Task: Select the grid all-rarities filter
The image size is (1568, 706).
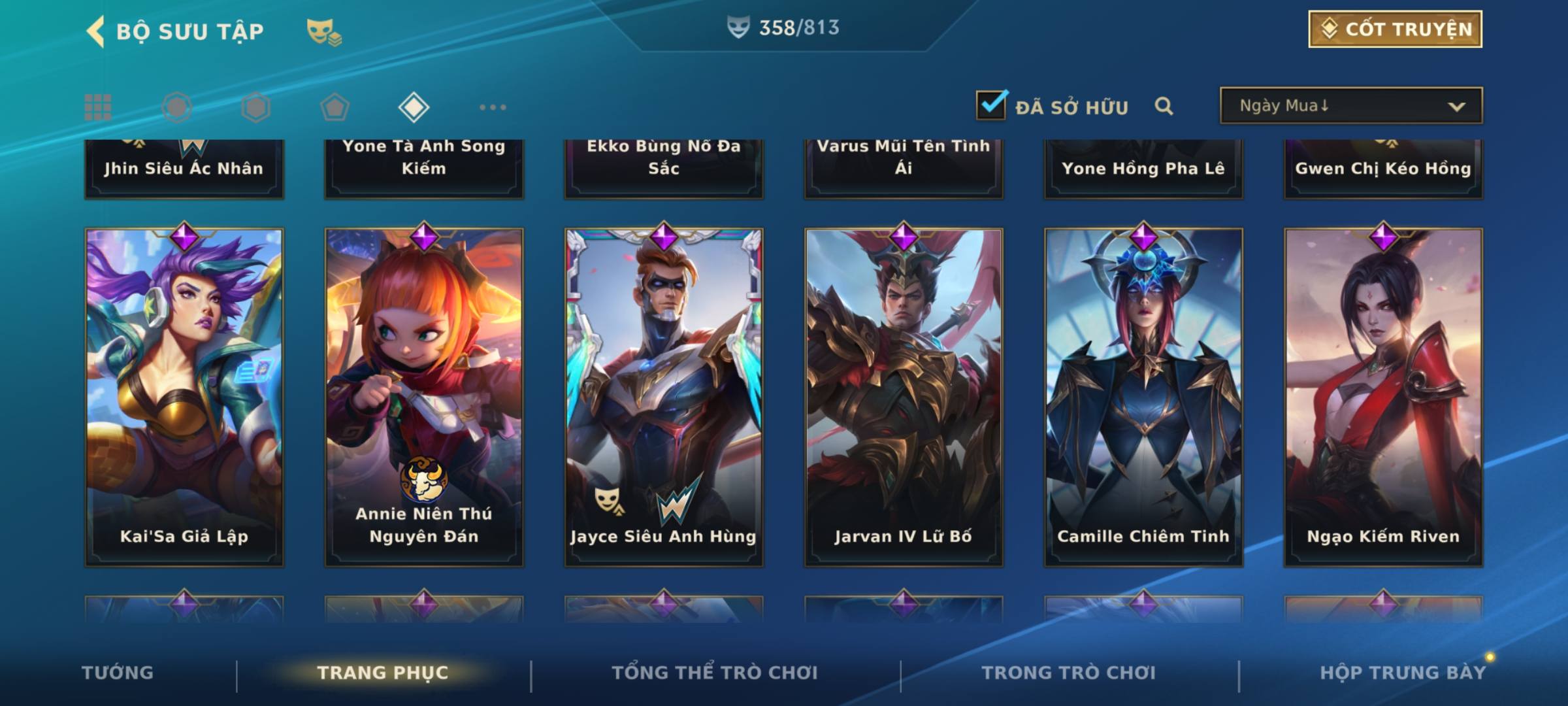Action: click(98, 107)
